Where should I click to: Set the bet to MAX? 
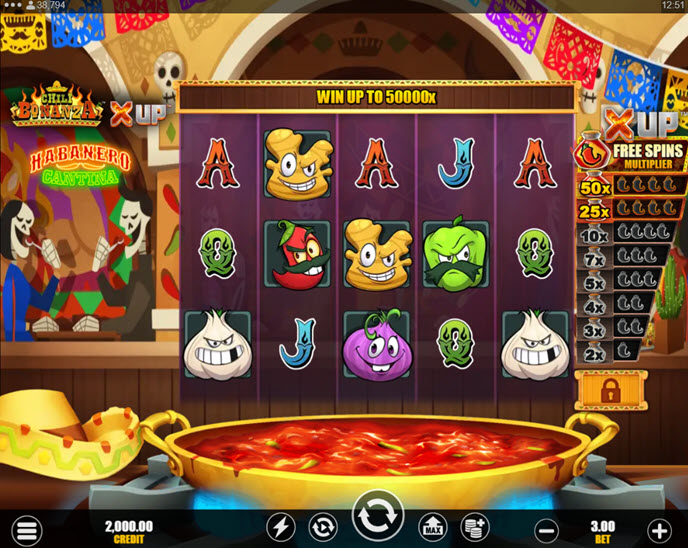432,527
